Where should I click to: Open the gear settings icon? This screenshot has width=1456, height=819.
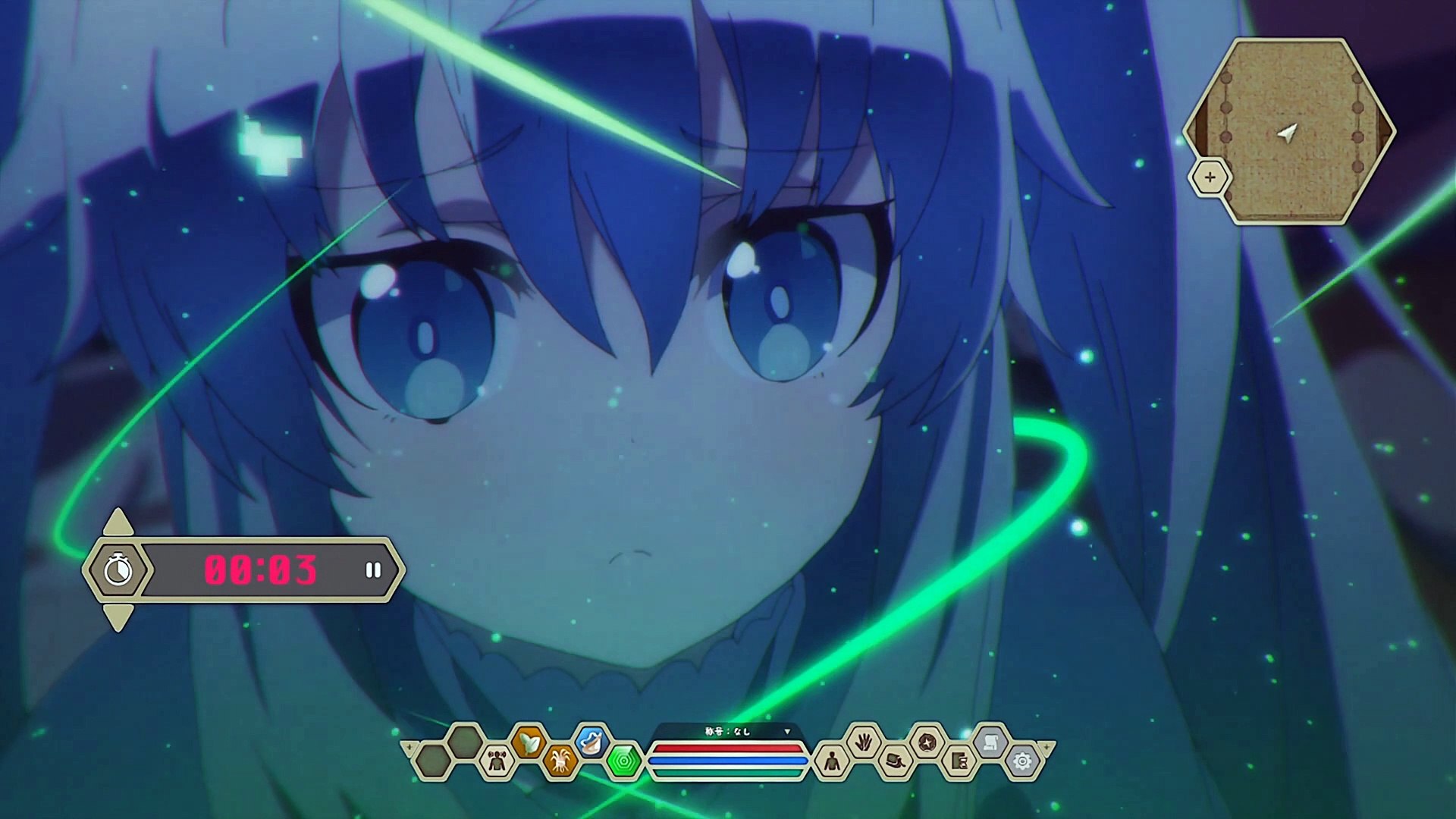click(x=1022, y=760)
